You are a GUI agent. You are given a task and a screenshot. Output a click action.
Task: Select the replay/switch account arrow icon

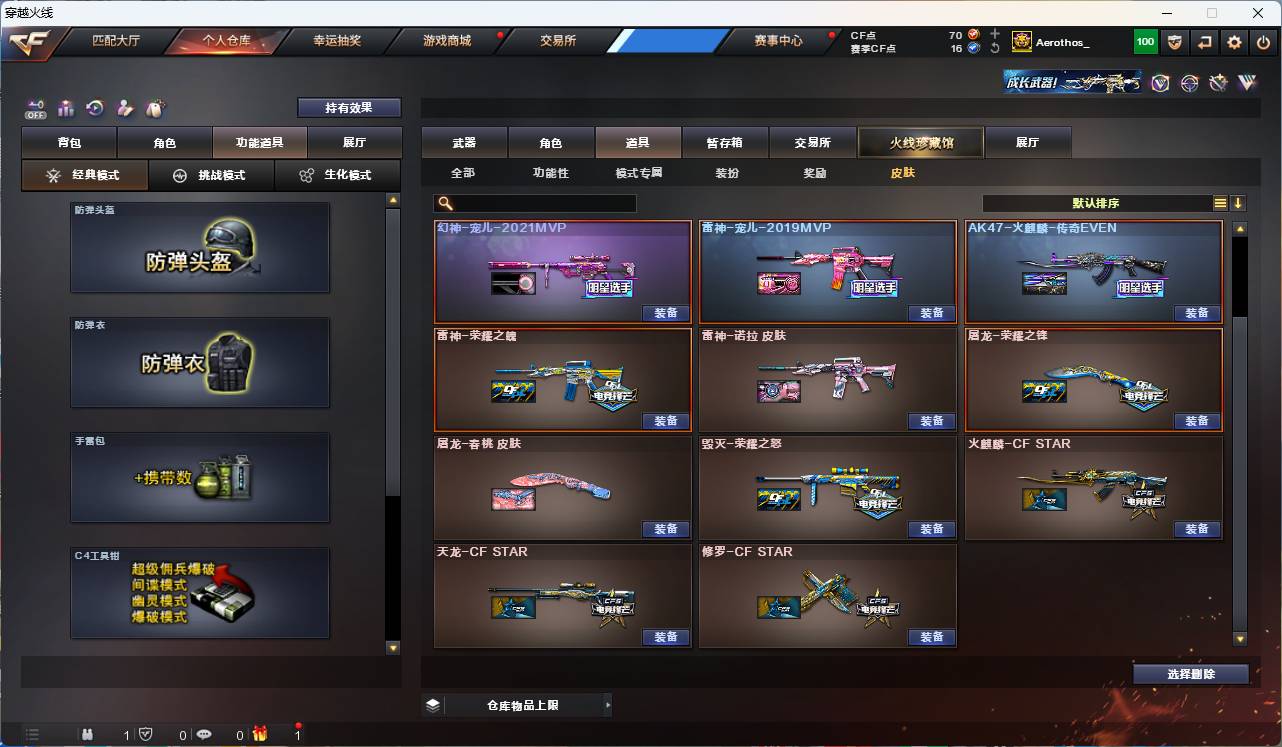[1203, 41]
